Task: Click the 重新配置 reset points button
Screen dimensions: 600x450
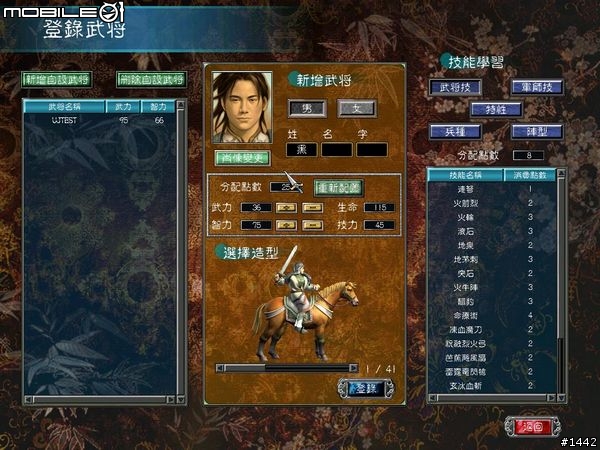Action: [338, 187]
